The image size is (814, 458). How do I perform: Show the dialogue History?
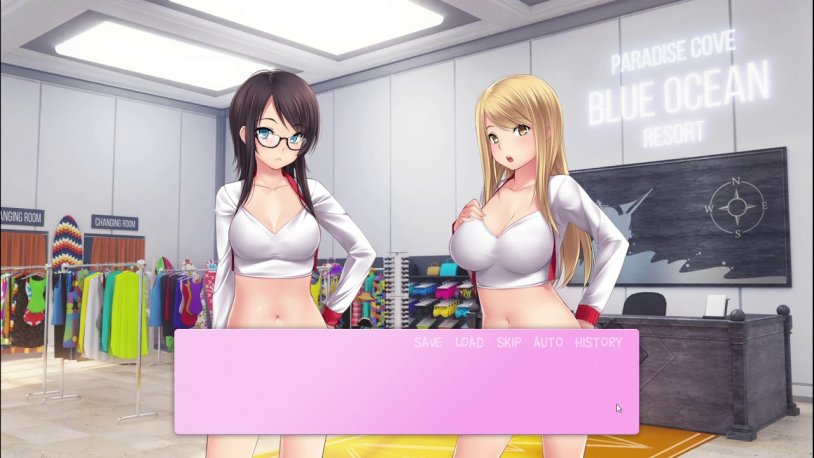(598, 342)
